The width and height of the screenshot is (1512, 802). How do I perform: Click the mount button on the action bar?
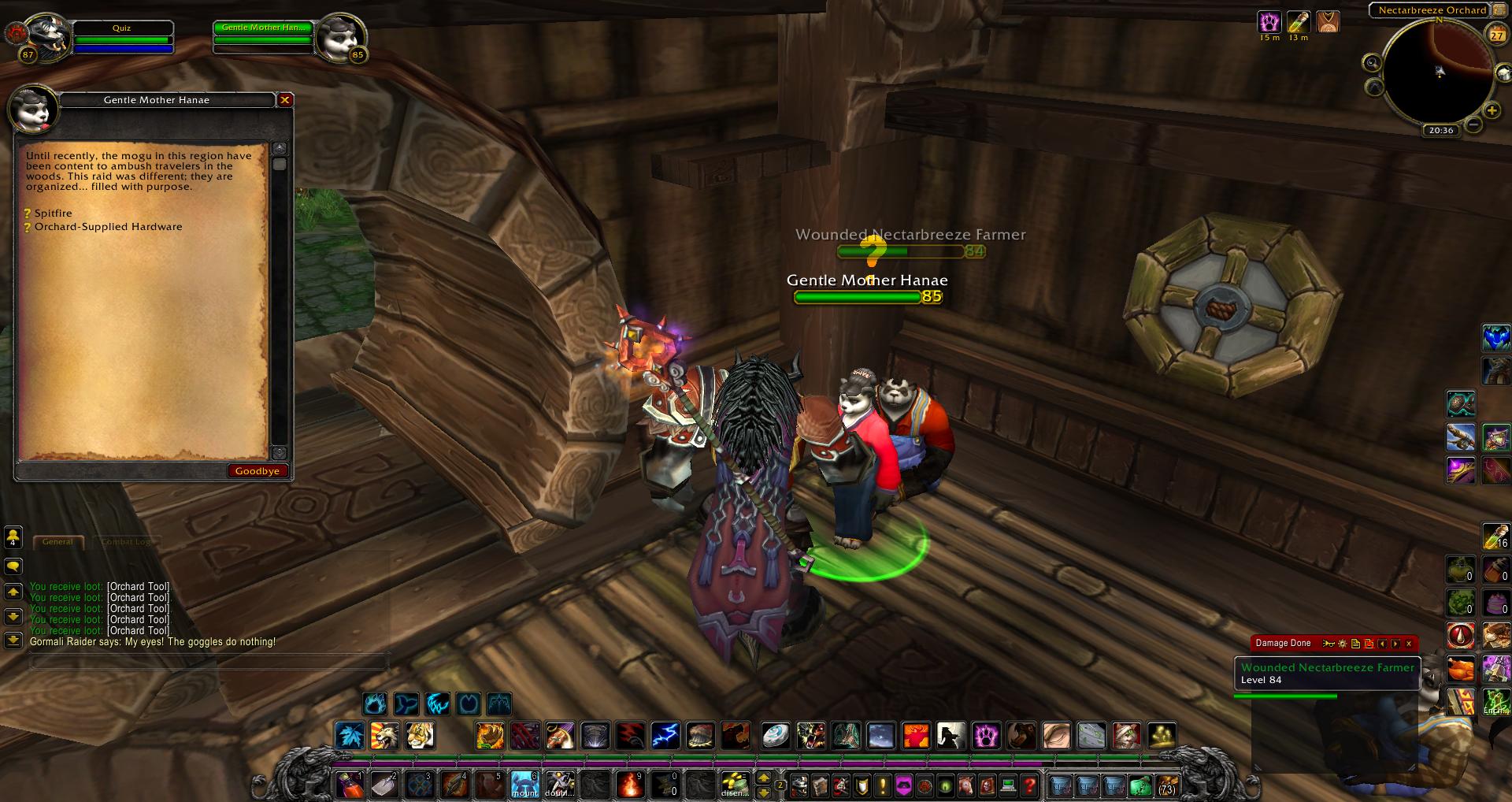pos(524,785)
